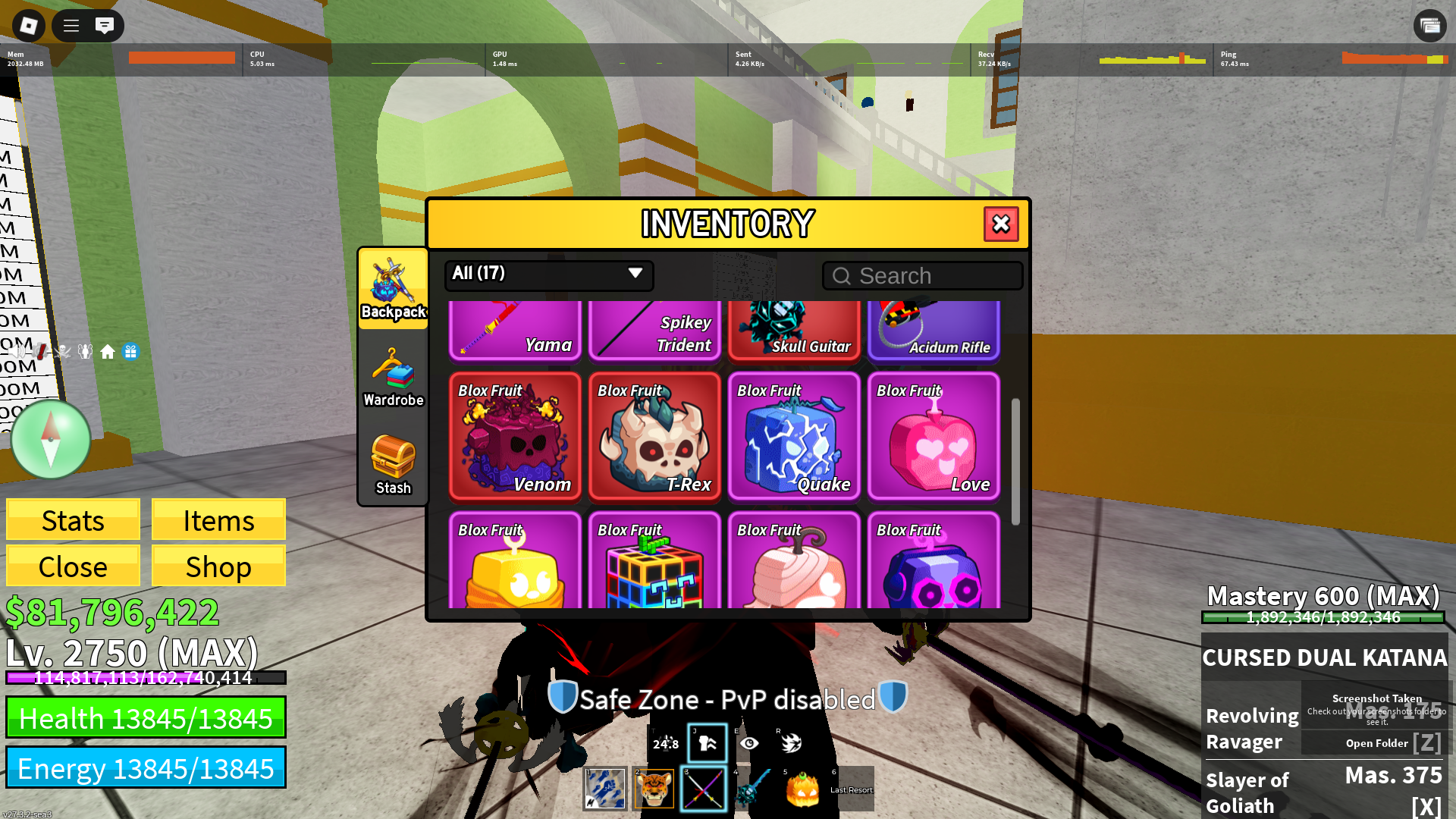Close the Inventory window
1456x819 pixels.
pos(1001,224)
